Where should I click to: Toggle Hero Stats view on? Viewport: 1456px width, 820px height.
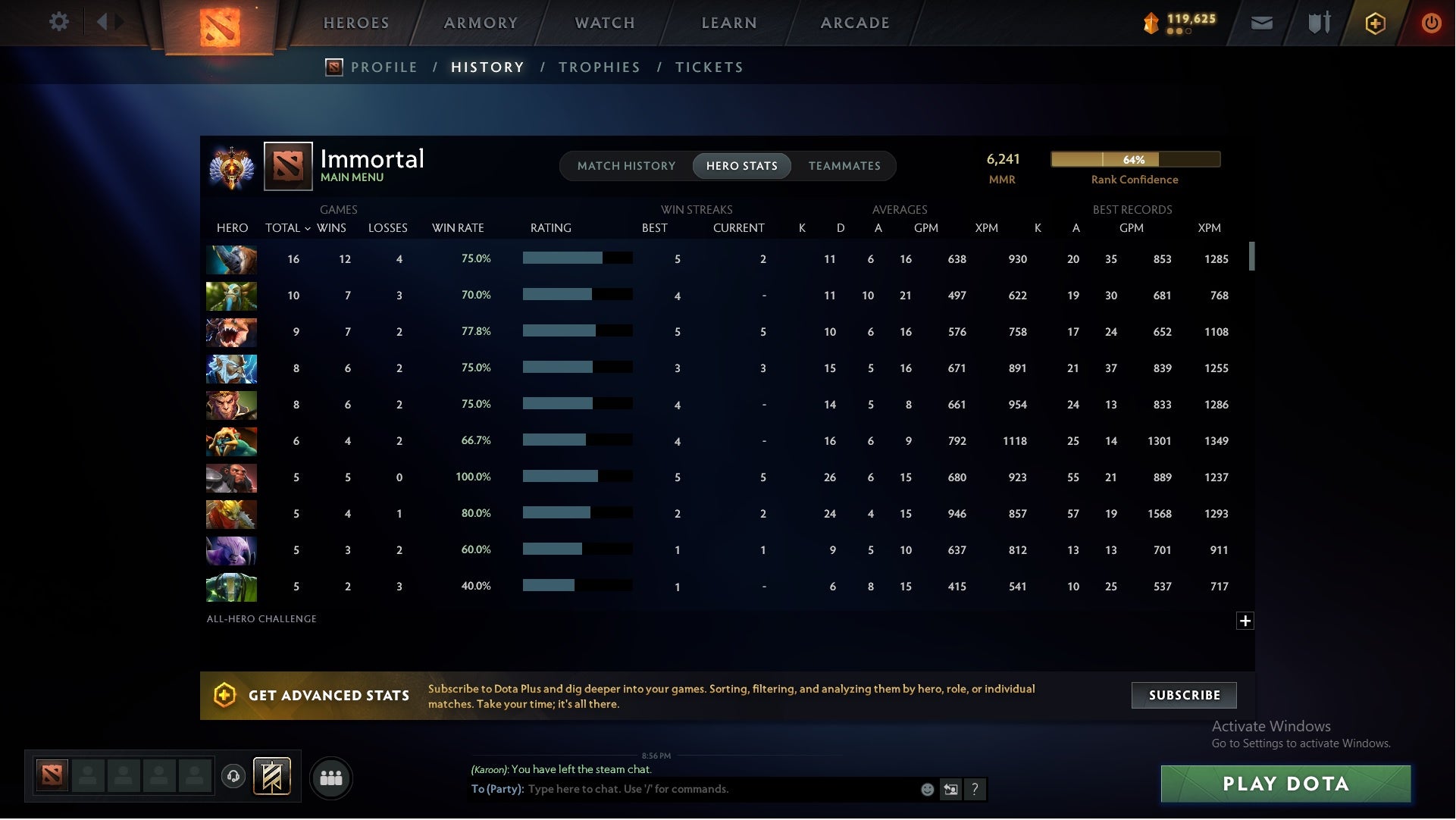coord(741,165)
